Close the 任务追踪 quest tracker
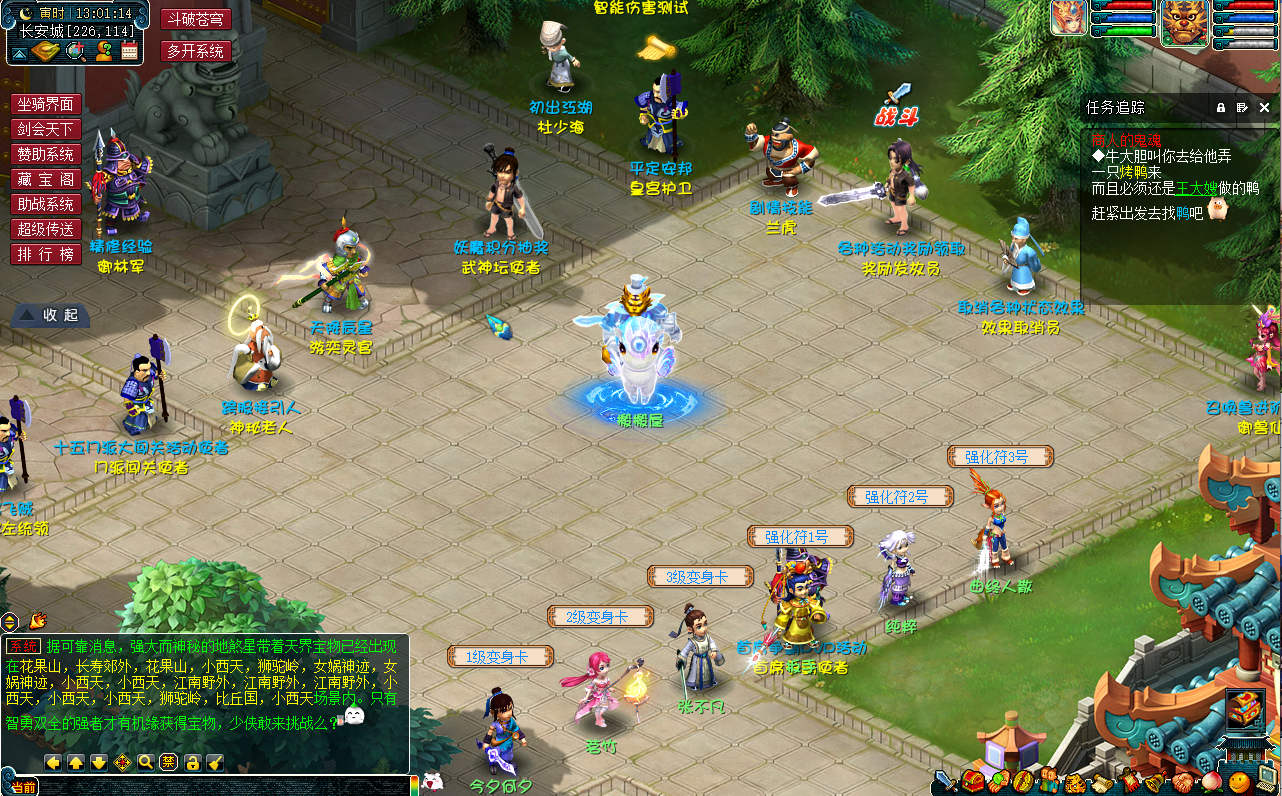 [x=1264, y=107]
